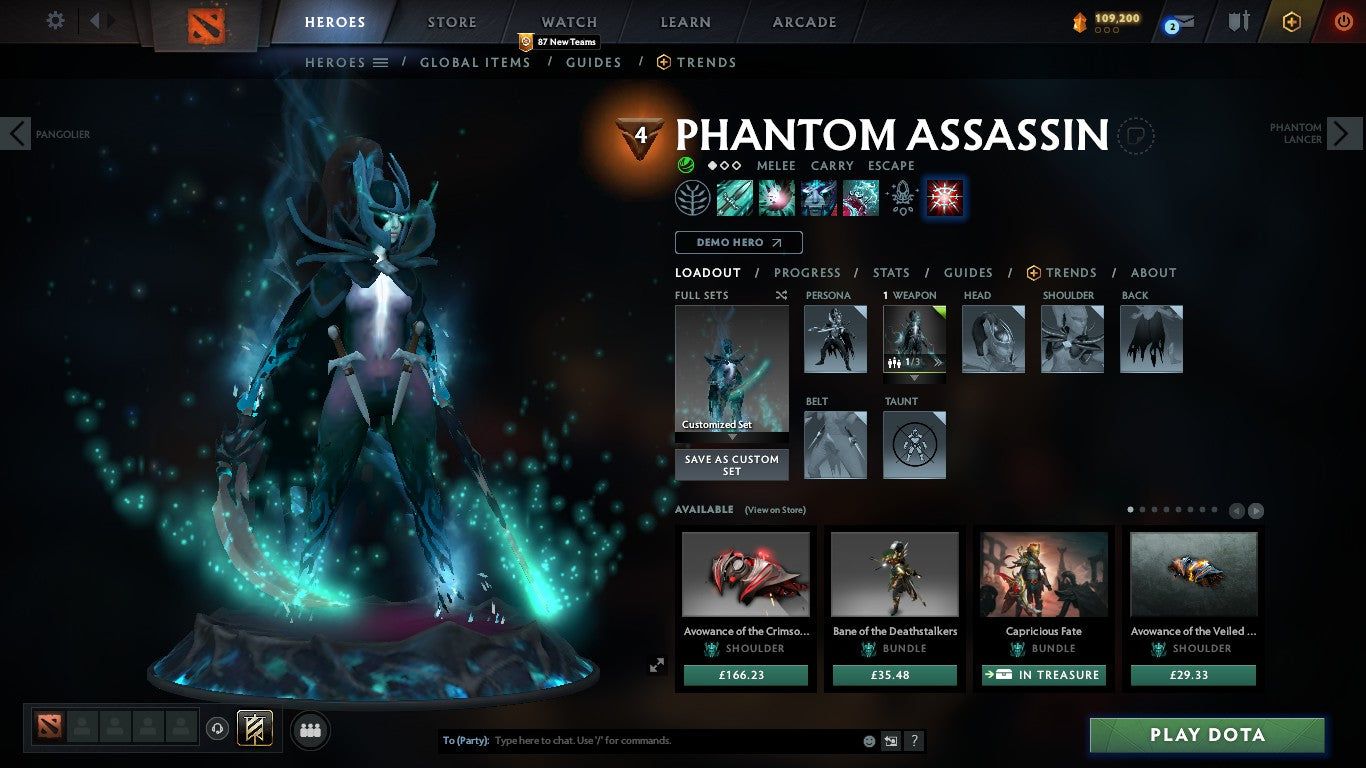
Task: Click the DEMO HERO button
Action: 738,242
